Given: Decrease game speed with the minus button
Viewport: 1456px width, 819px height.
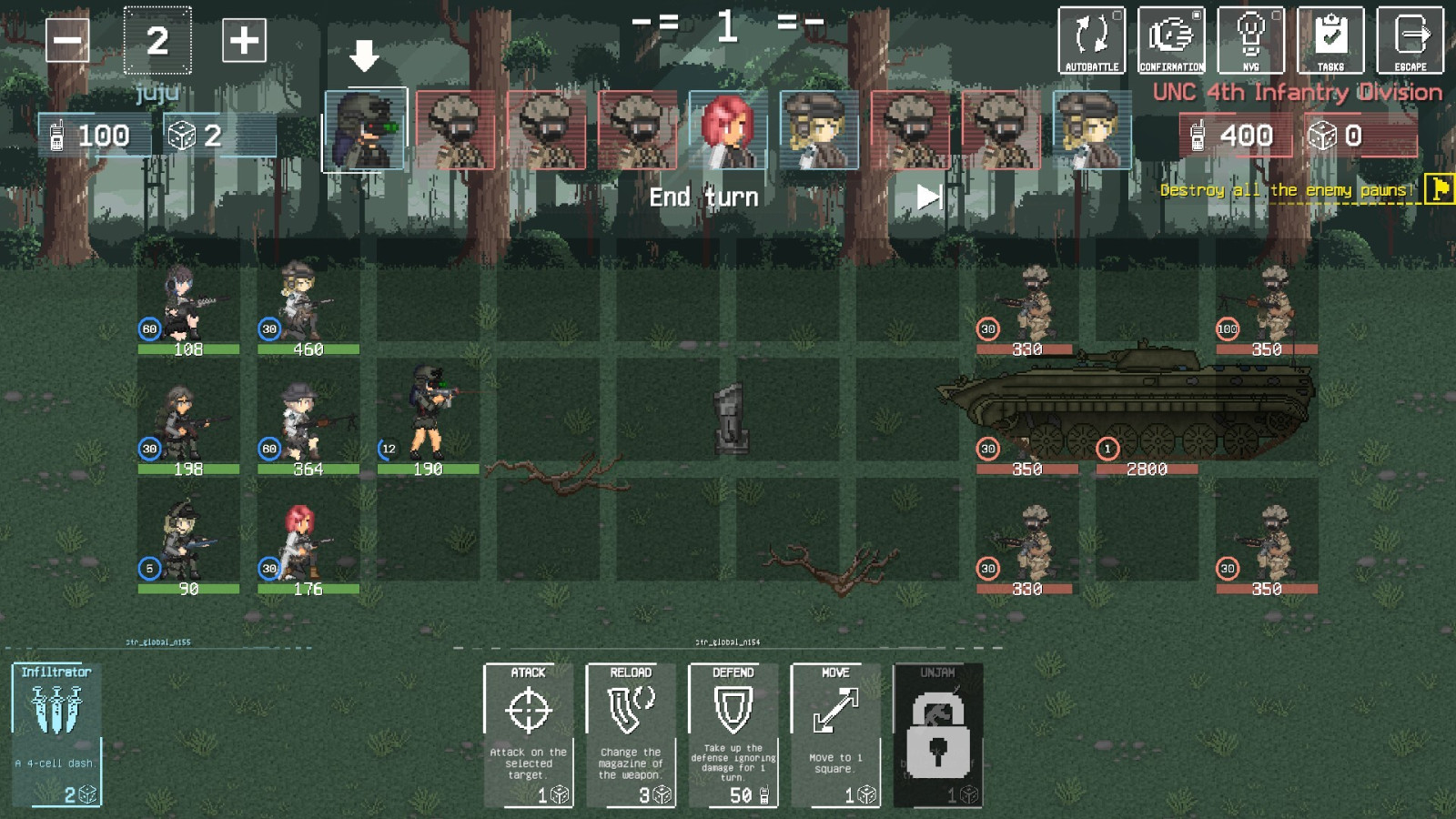Looking at the screenshot, I should pos(67,41).
